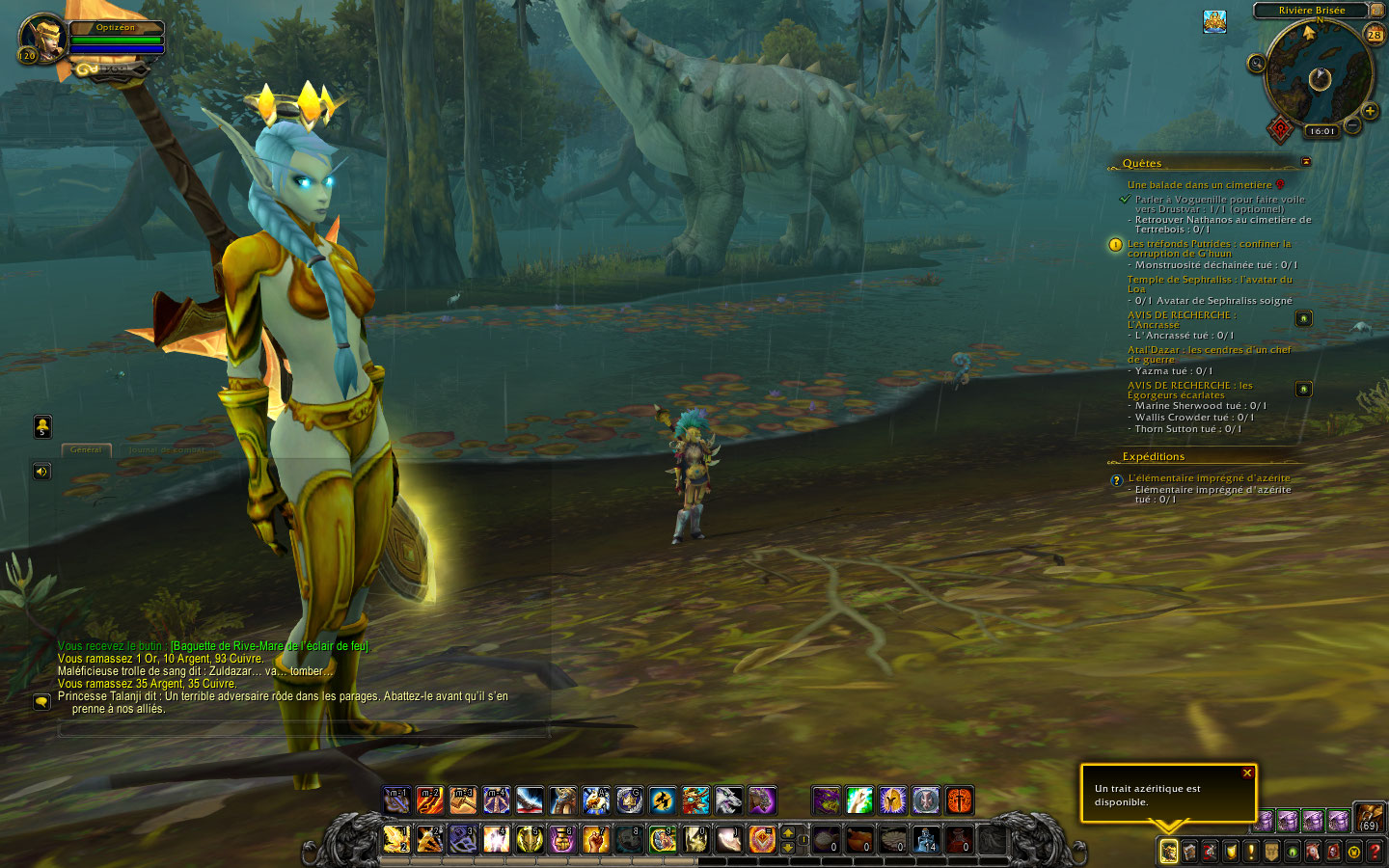Viewport: 1389px width, 868px height.
Task: Activate the golden fist ability in slot 7
Action: (595, 839)
